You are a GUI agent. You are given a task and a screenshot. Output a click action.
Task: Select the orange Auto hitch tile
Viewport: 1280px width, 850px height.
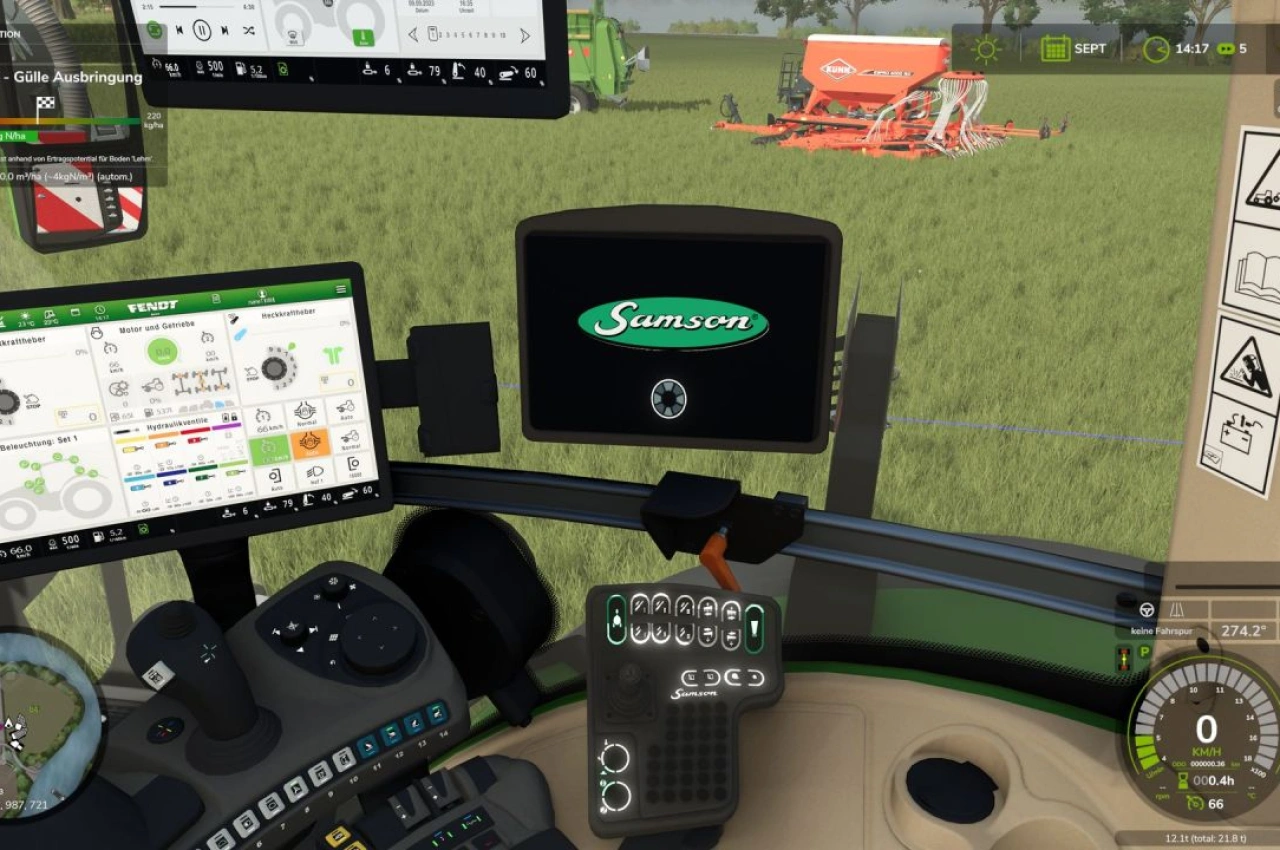(310, 443)
